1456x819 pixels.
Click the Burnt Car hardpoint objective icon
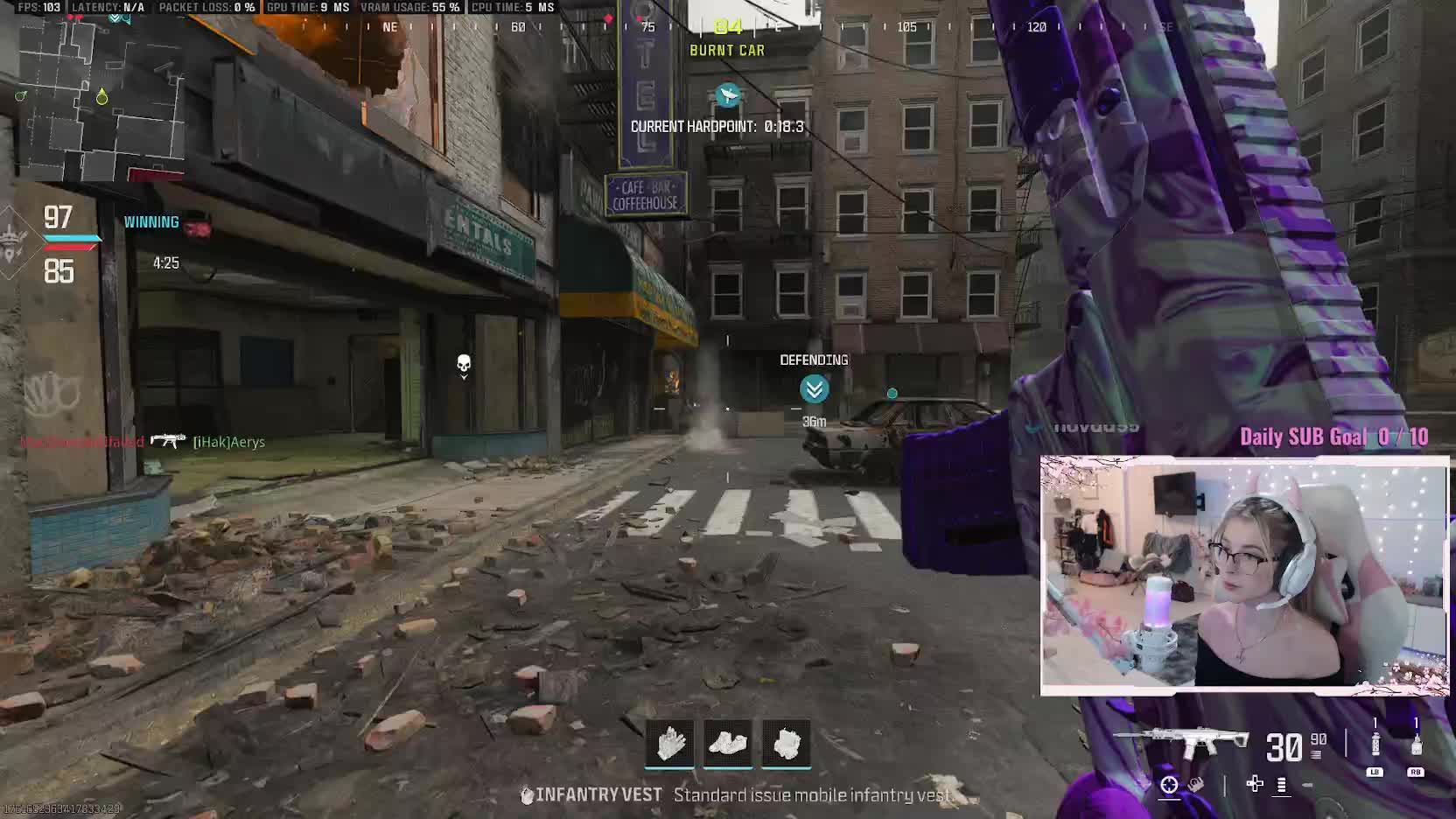point(728,94)
